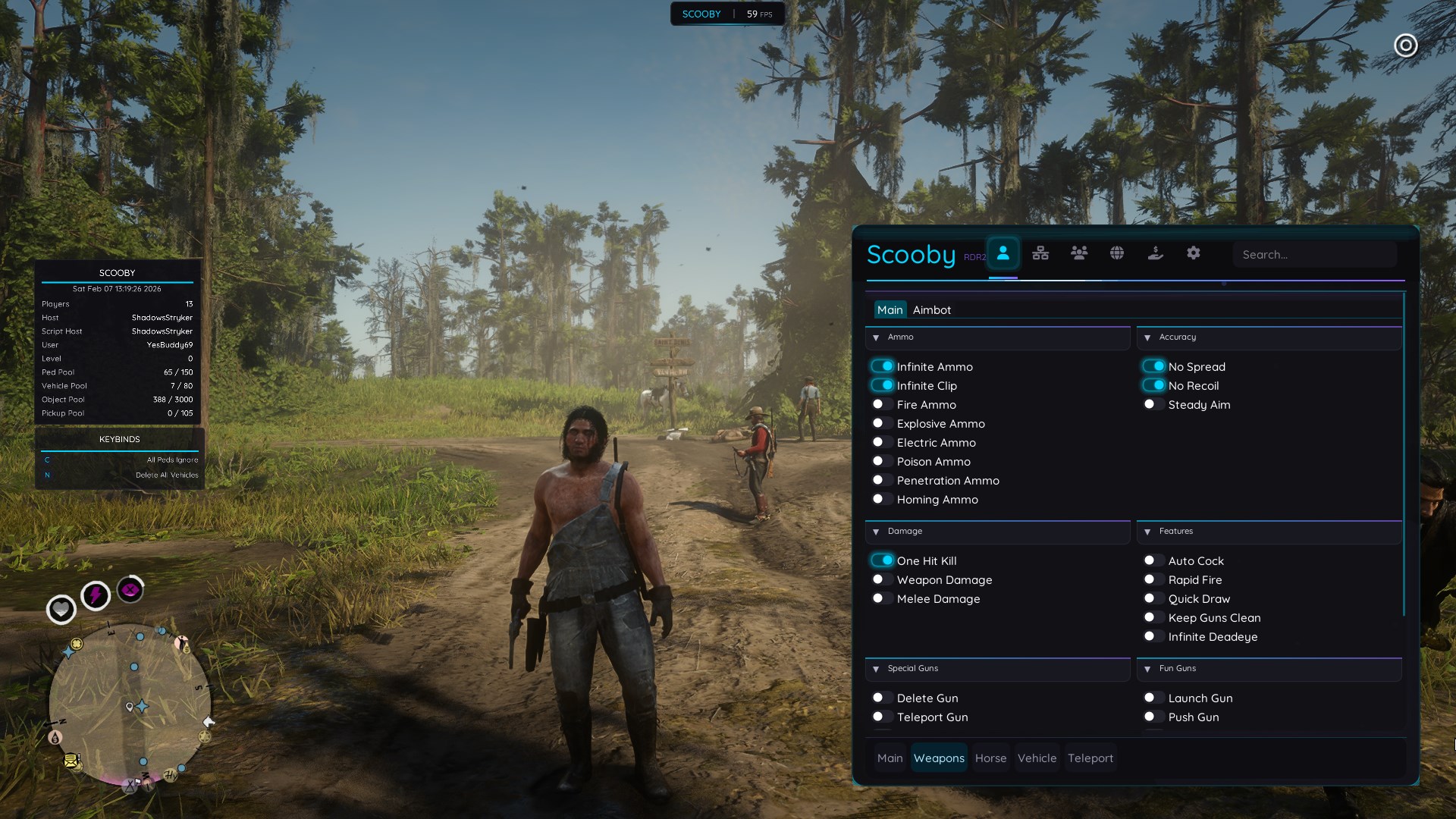Viewport: 1456px width, 819px height.
Task: Turn on Rapid Fire
Action: coord(1153,579)
